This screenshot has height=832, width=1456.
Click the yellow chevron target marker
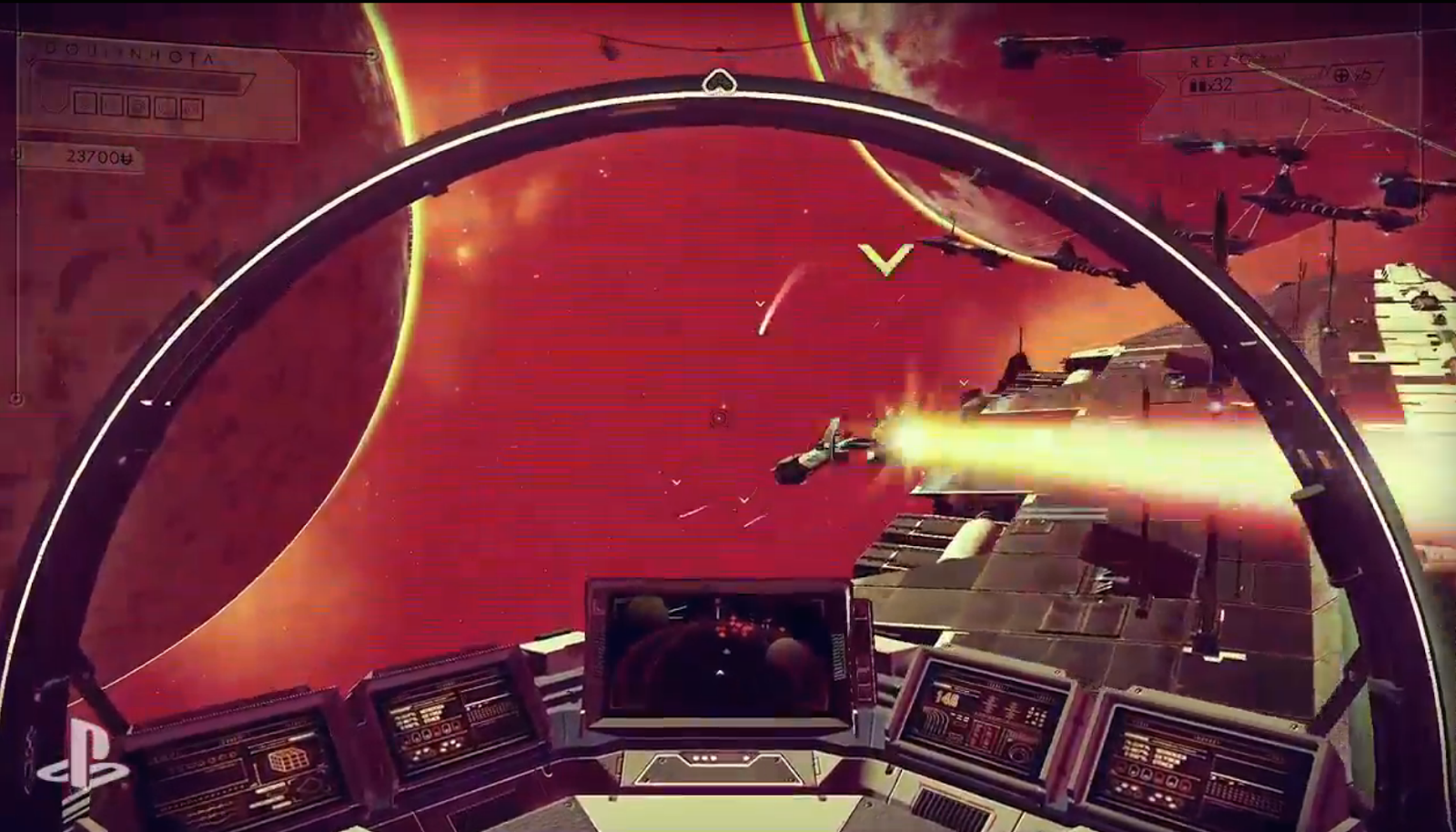[x=885, y=259]
